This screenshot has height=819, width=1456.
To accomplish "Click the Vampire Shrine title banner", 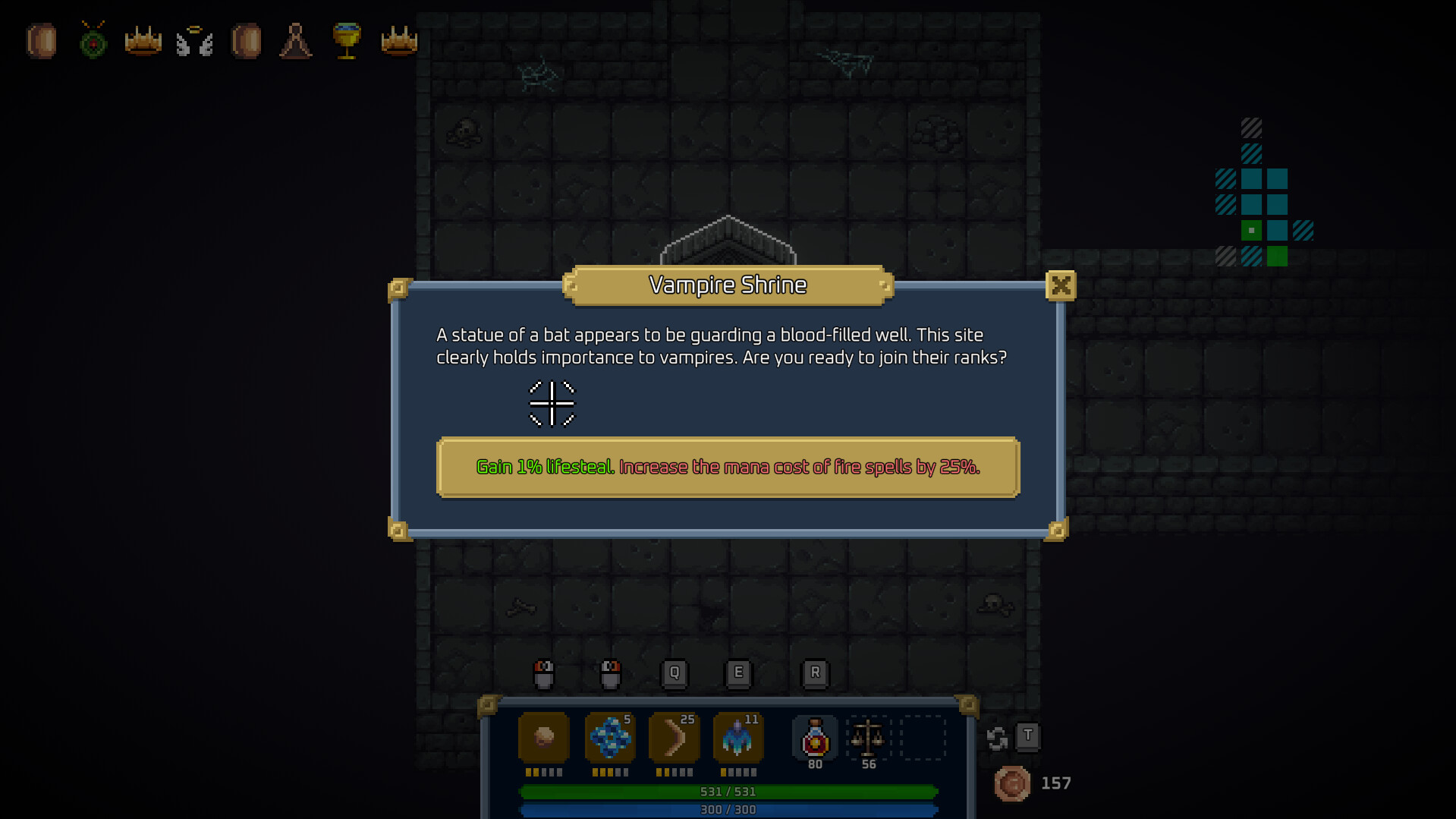I will [728, 285].
